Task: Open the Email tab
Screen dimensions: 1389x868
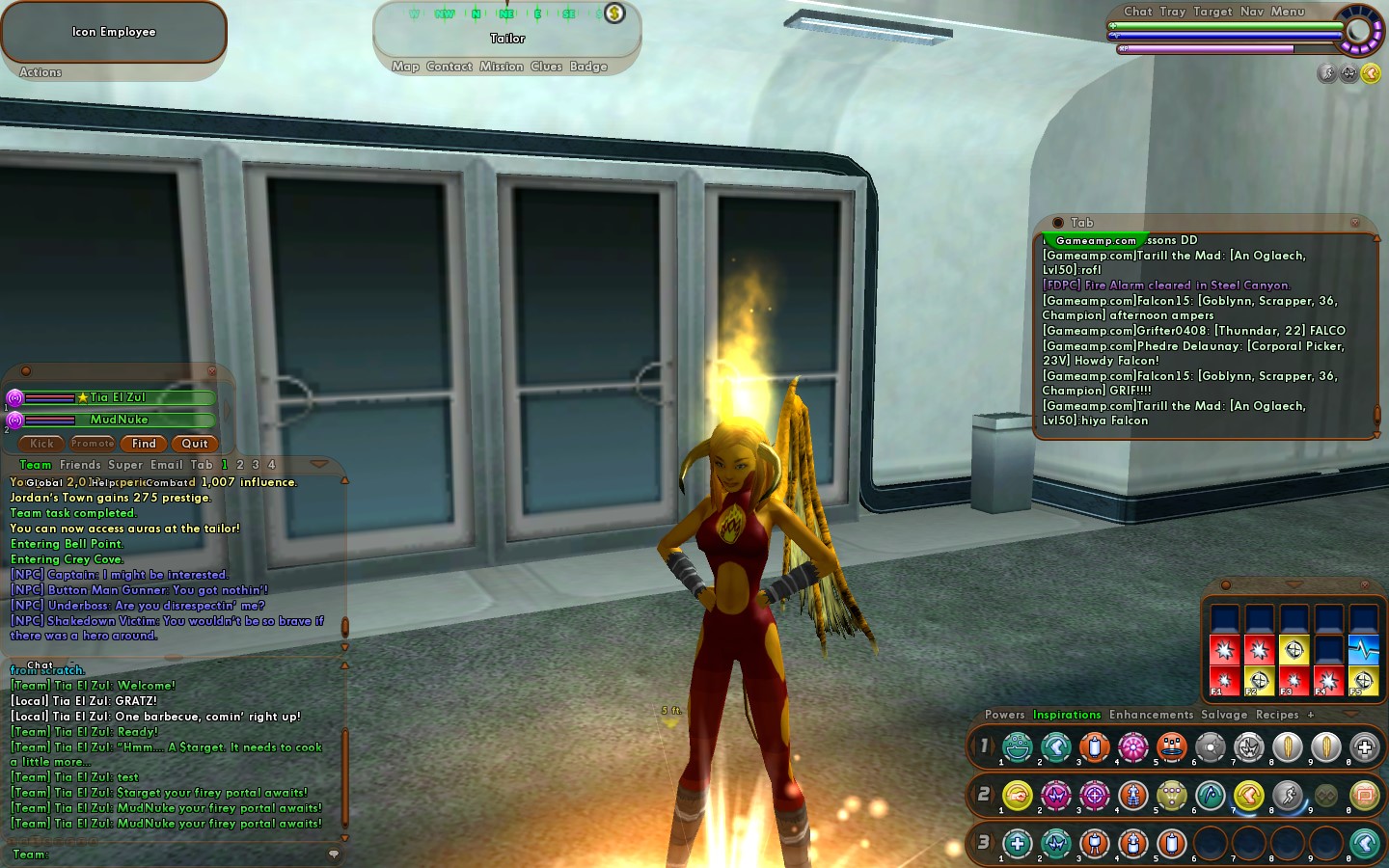Action: [x=166, y=465]
